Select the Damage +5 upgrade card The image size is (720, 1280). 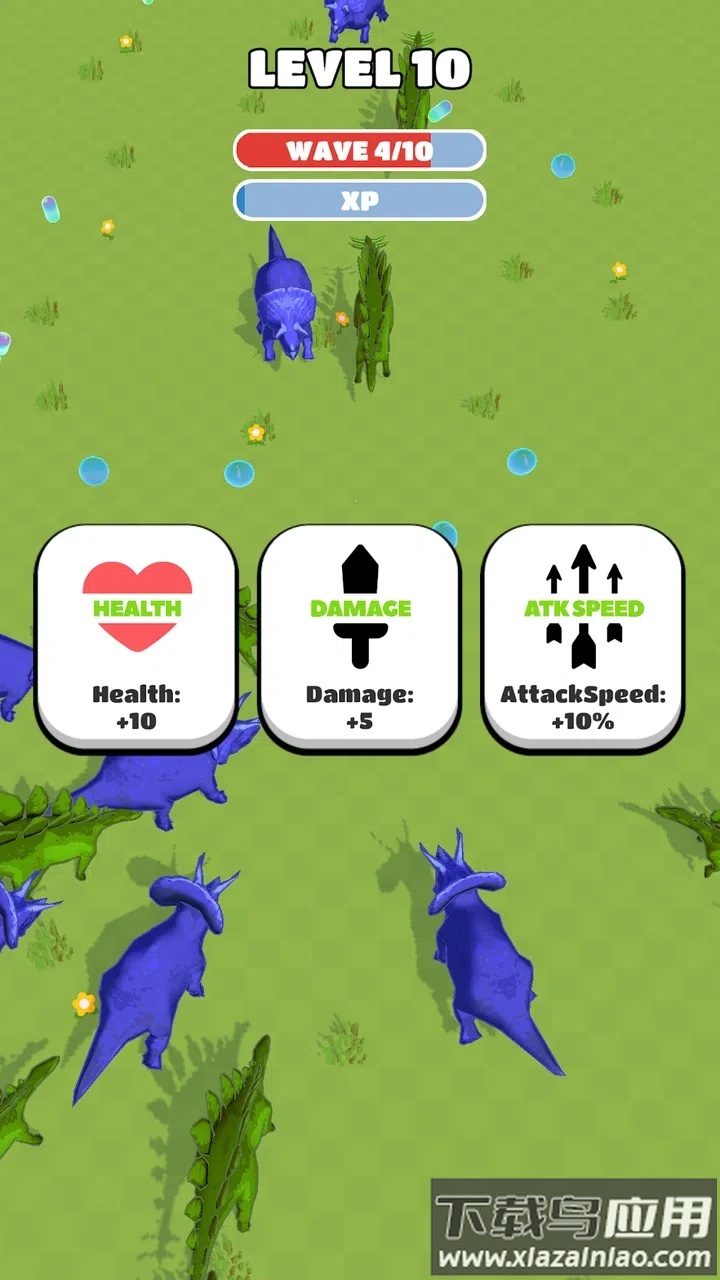(360, 637)
